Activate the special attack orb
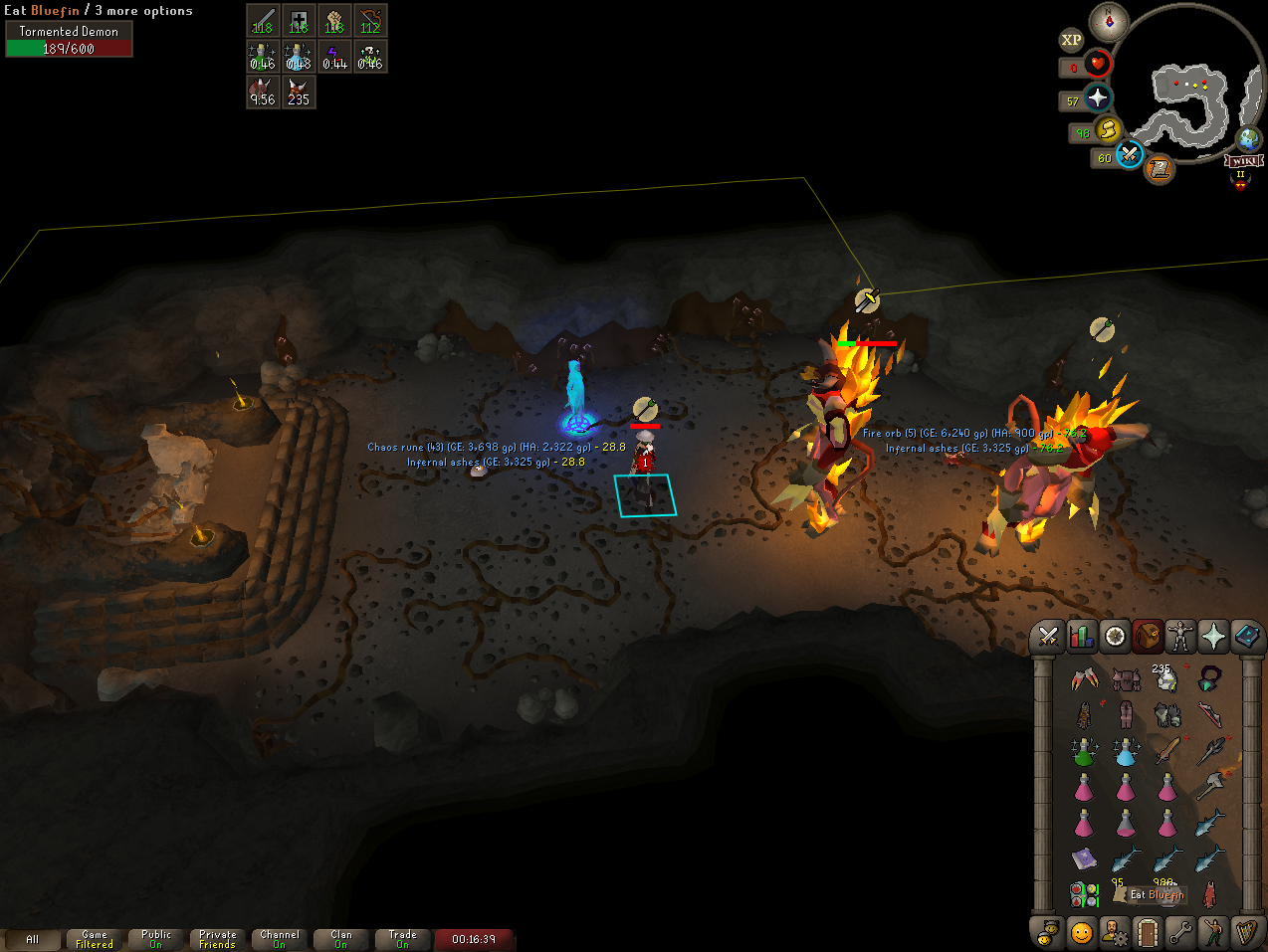The width and height of the screenshot is (1268, 952). tap(1129, 155)
